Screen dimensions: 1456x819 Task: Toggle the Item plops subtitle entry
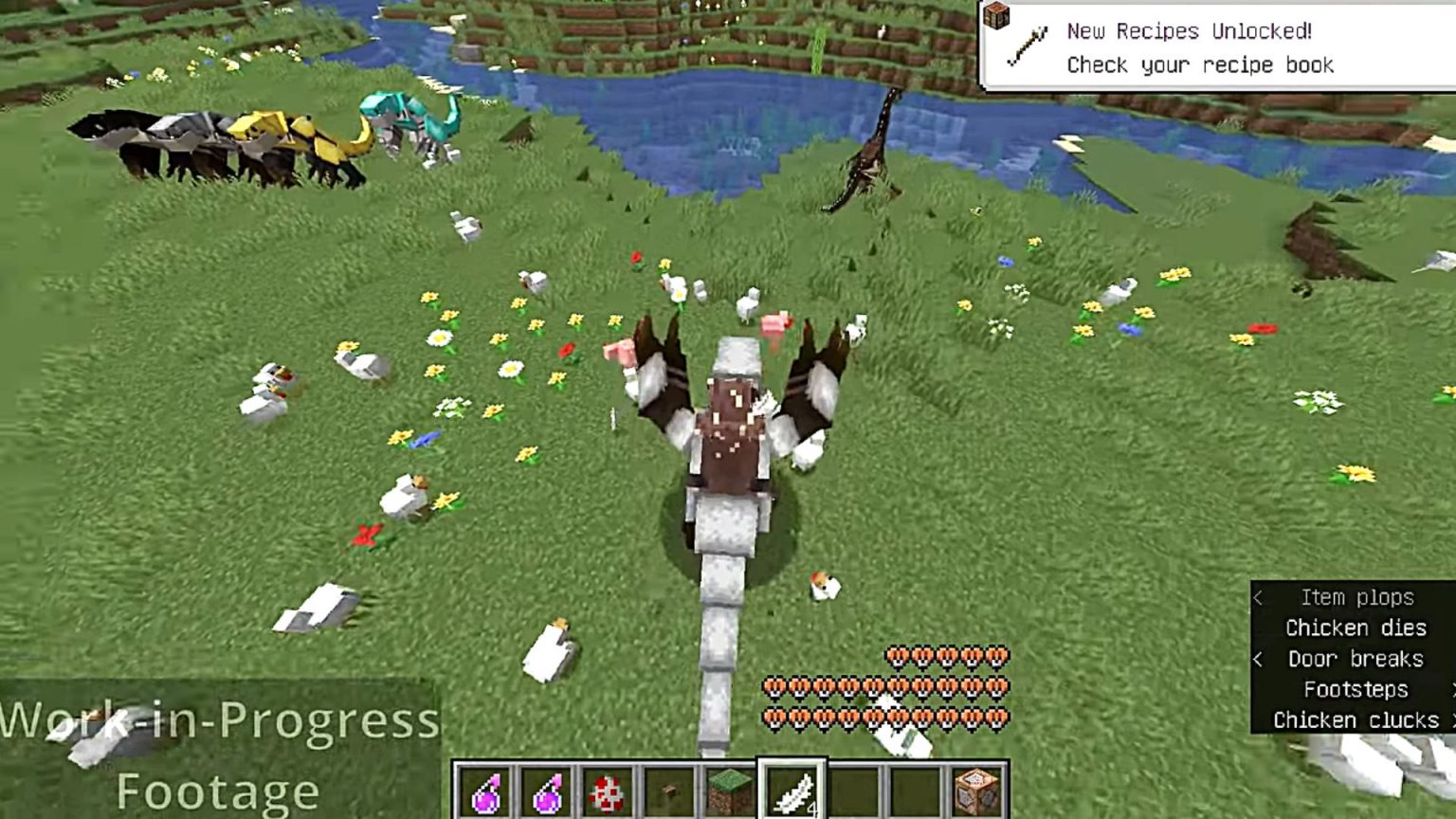(x=1356, y=597)
